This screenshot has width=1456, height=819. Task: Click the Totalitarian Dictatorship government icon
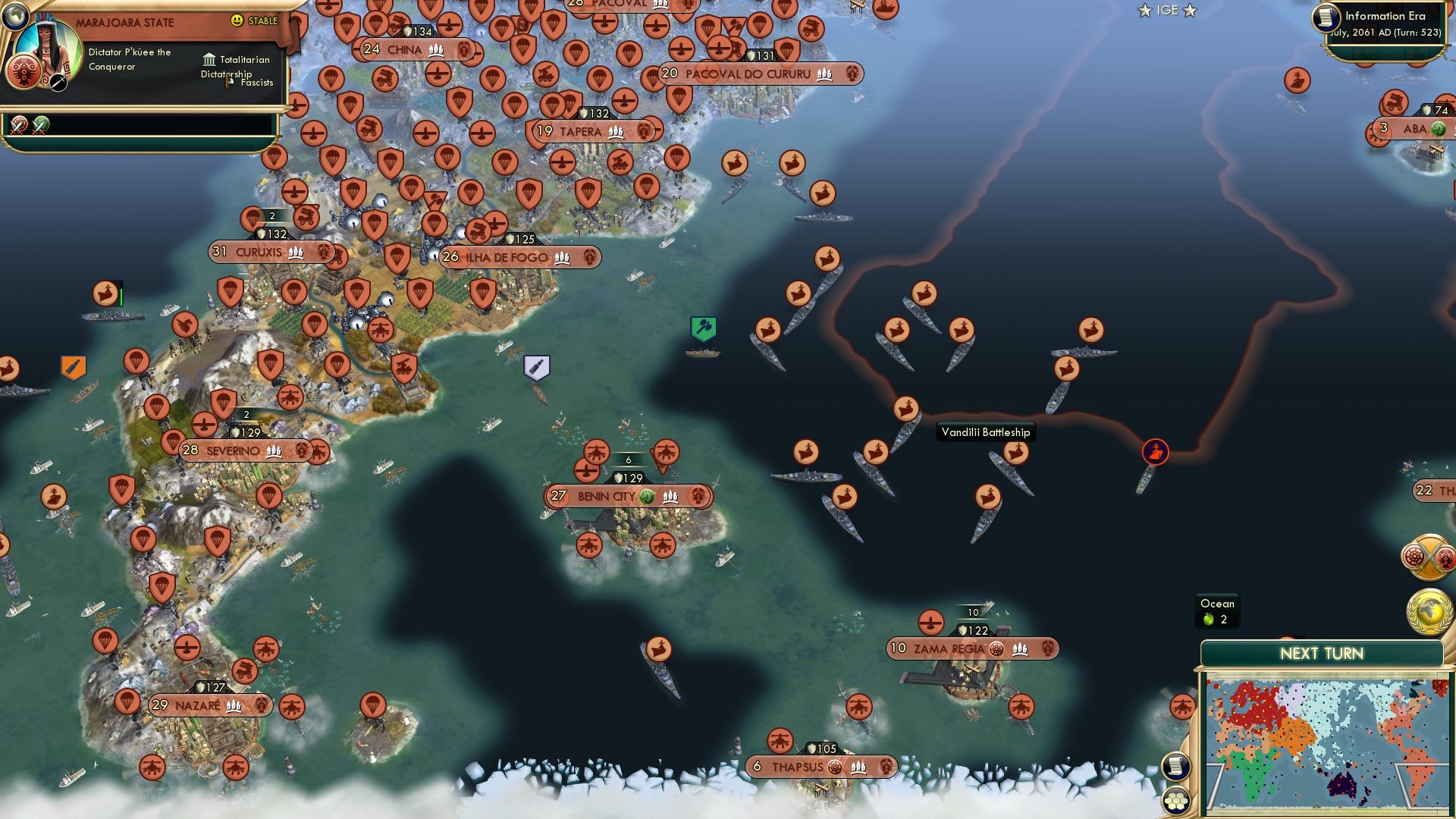pos(209,59)
